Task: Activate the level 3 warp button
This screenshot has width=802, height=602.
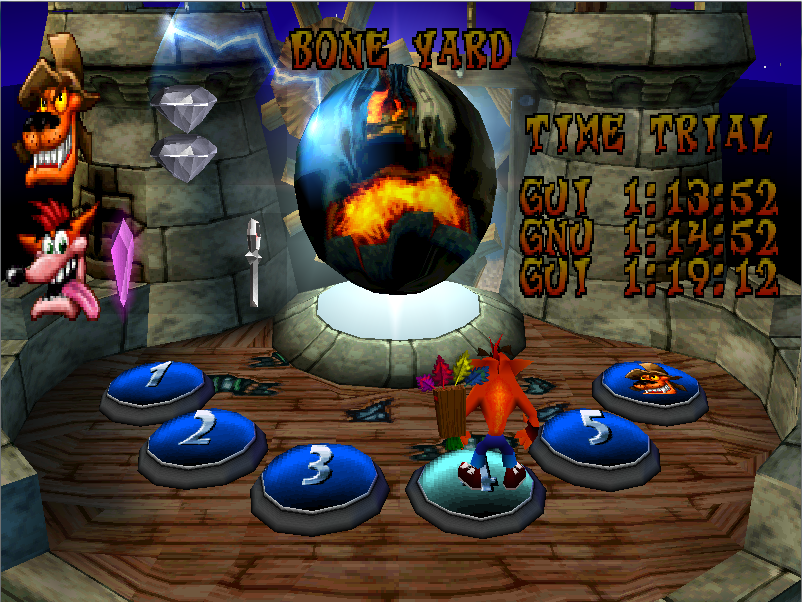Action: click(x=317, y=468)
